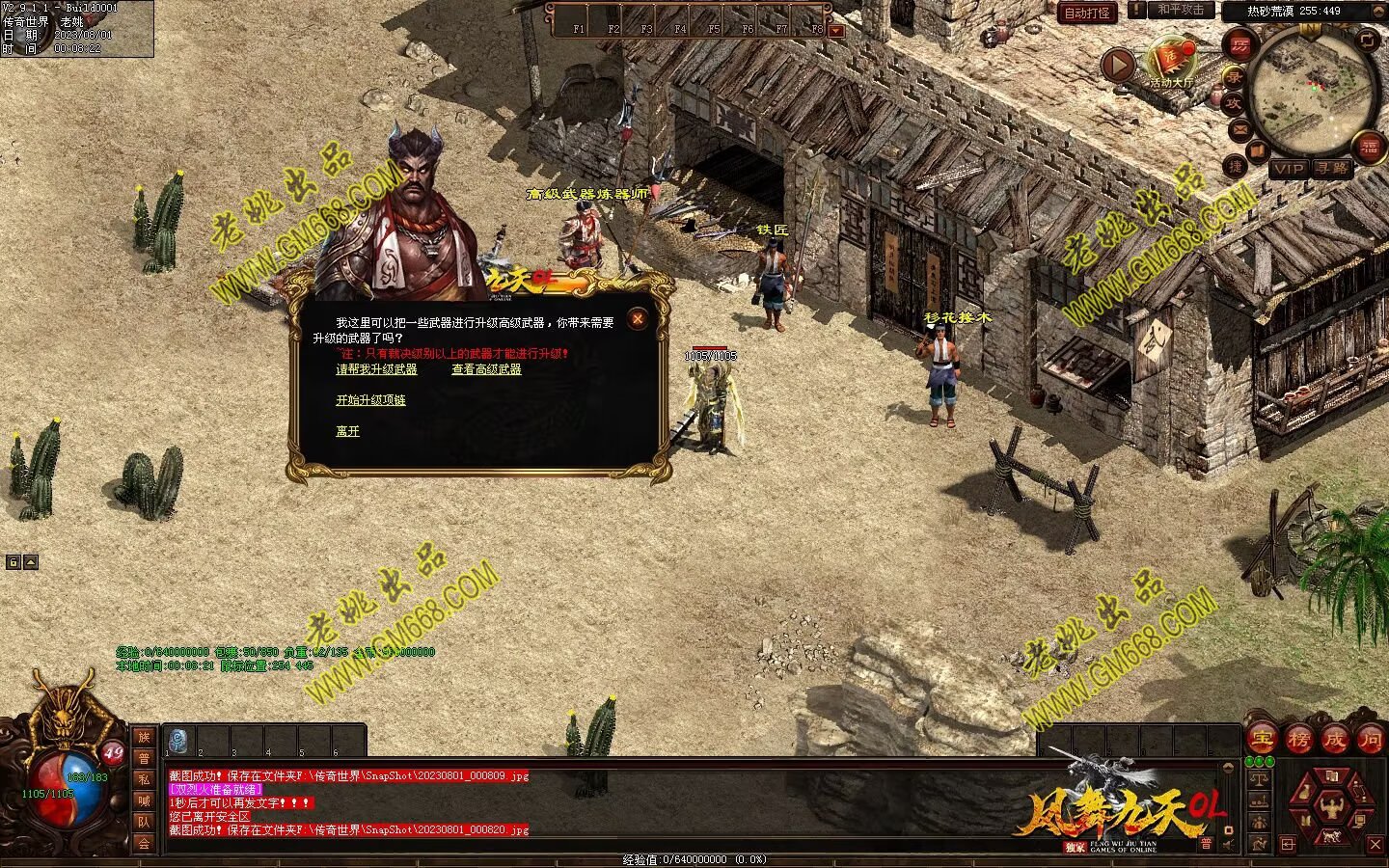This screenshot has height=868, width=1389.
Task: Switch to the 私 private chat channel
Action: [x=144, y=779]
